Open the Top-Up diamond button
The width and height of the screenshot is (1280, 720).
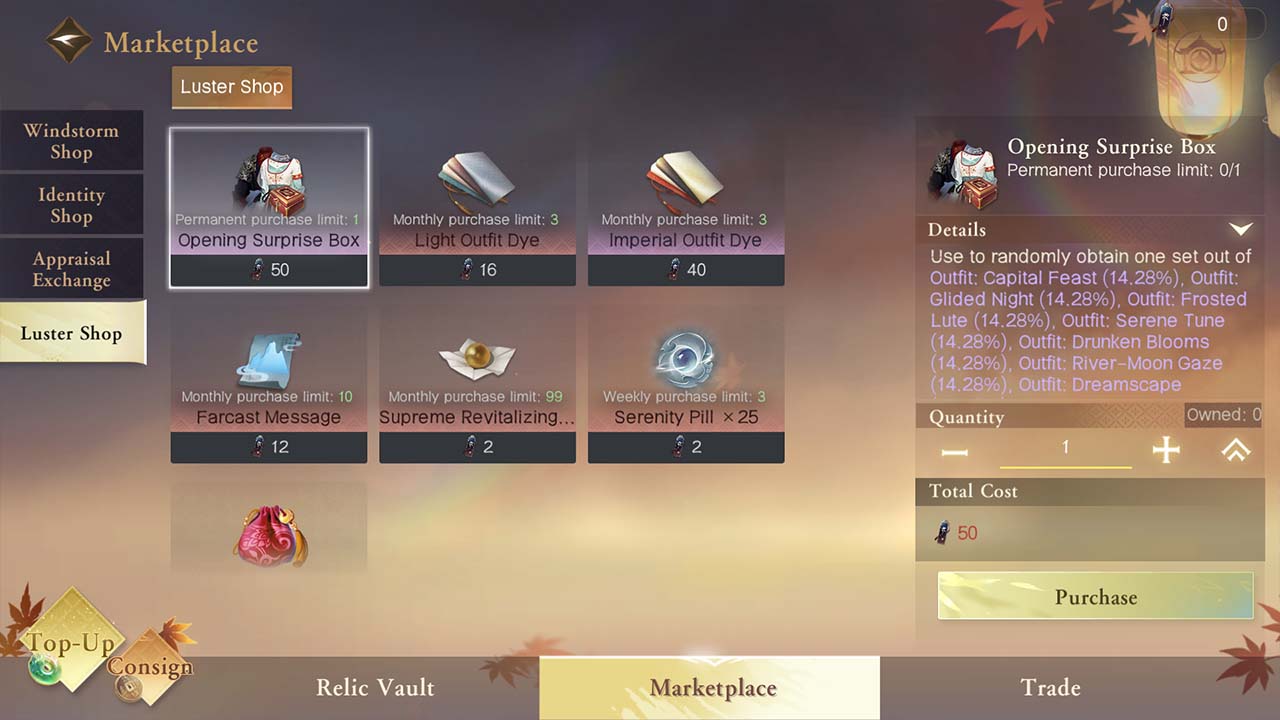pyautogui.click(x=70, y=643)
